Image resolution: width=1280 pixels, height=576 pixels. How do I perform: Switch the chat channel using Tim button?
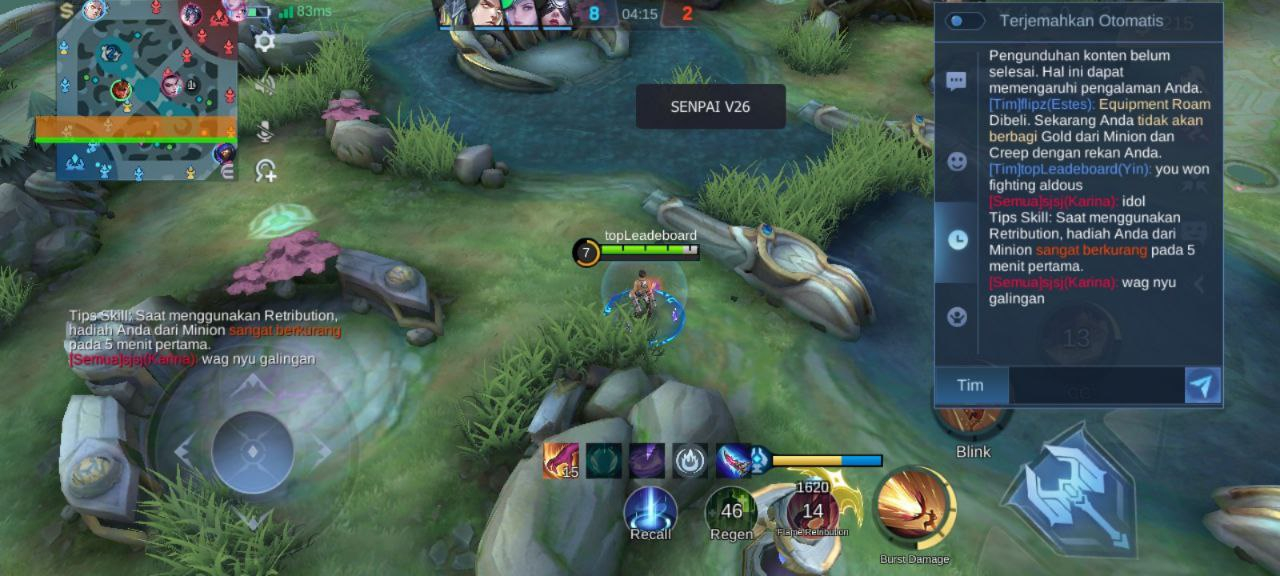[x=970, y=386]
